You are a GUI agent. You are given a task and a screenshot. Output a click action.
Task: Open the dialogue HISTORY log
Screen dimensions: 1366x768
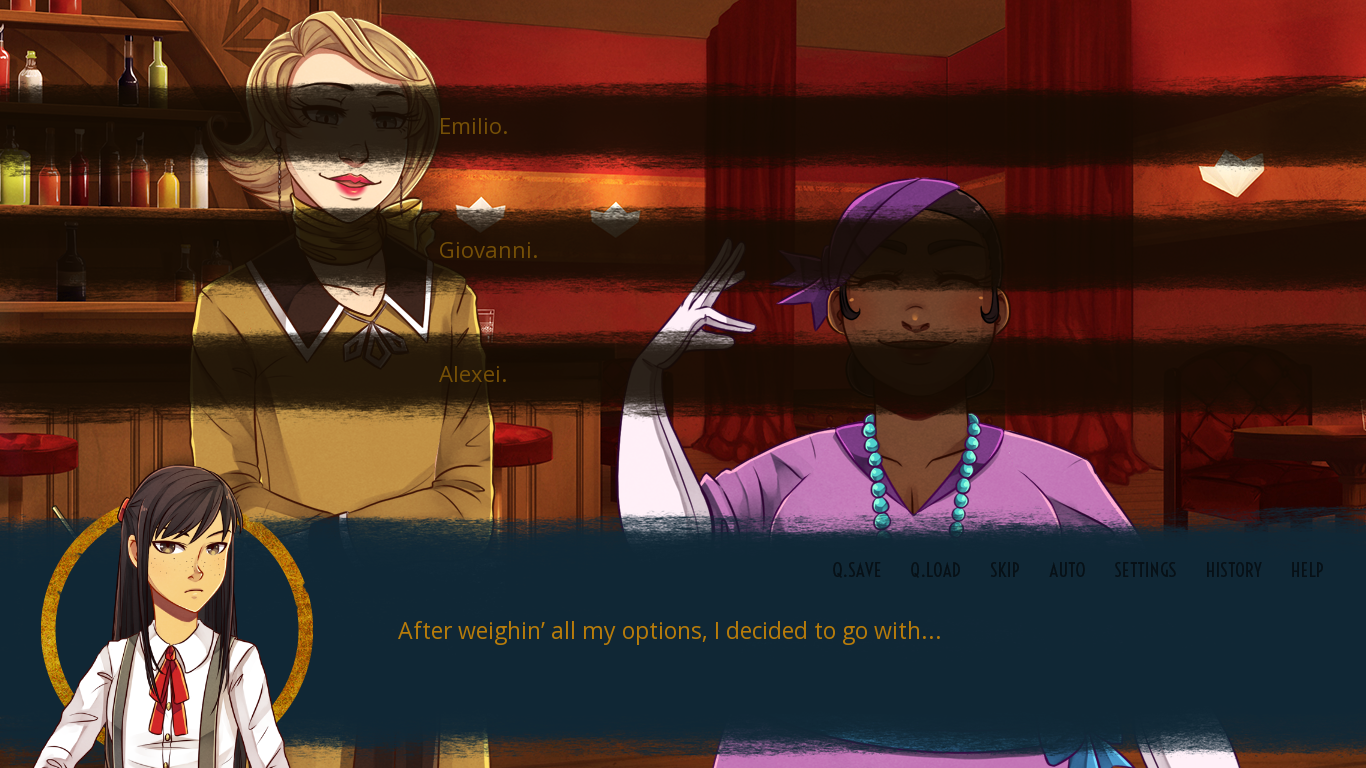click(x=1233, y=570)
